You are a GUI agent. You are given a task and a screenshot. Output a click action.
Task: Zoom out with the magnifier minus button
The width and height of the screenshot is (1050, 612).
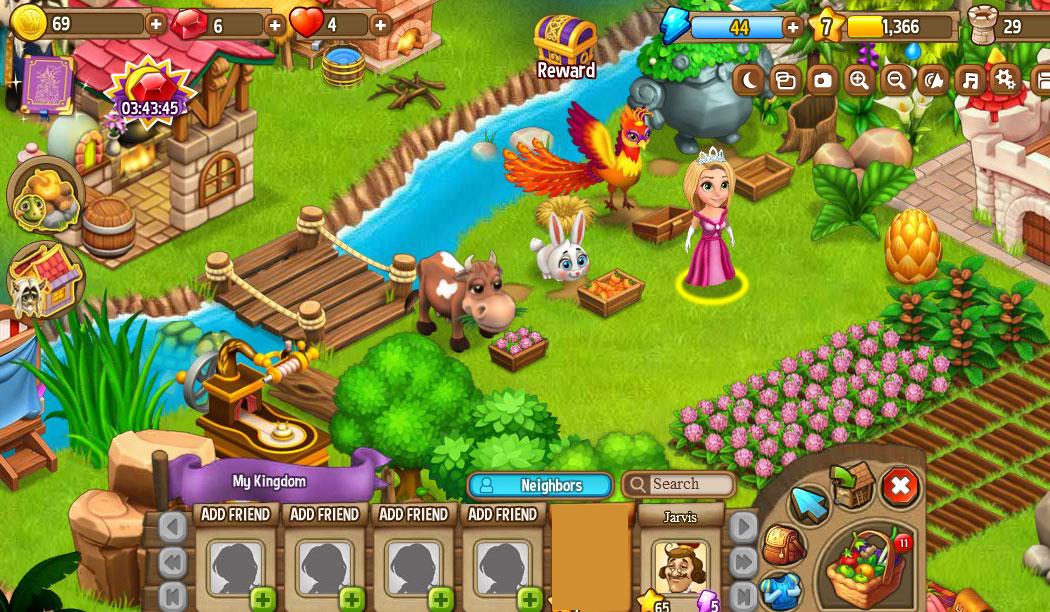[x=896, y=80]
